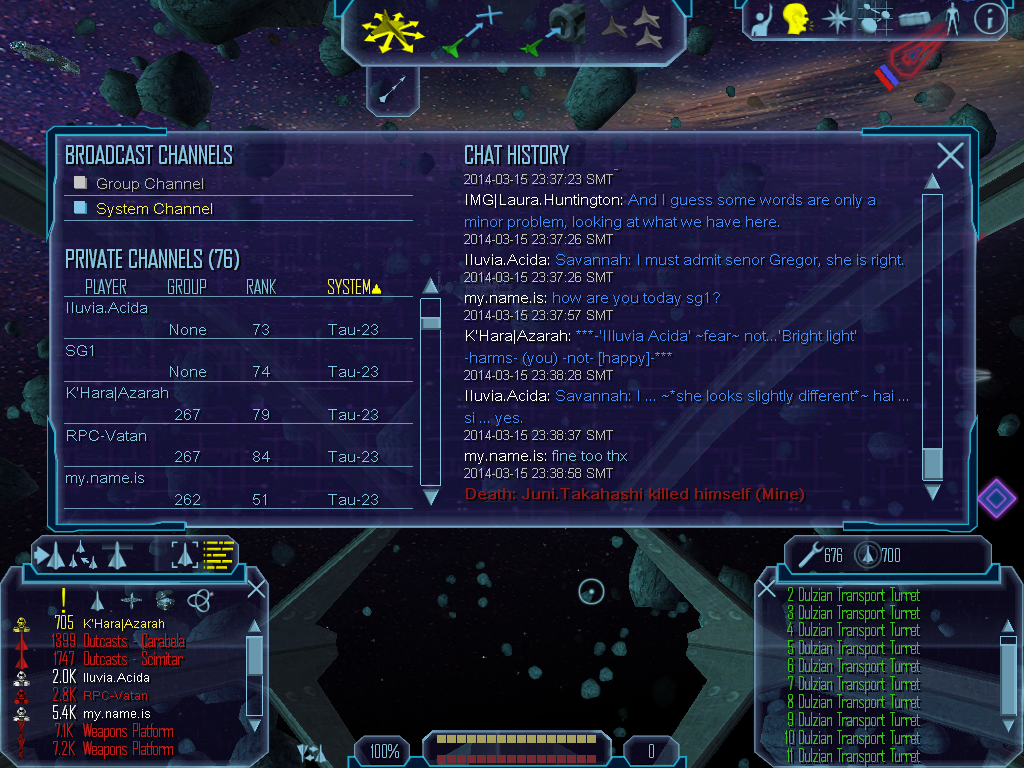Sort private channels by Rank column
Viewport: 1024px width, 768px height.
[261, 288]
